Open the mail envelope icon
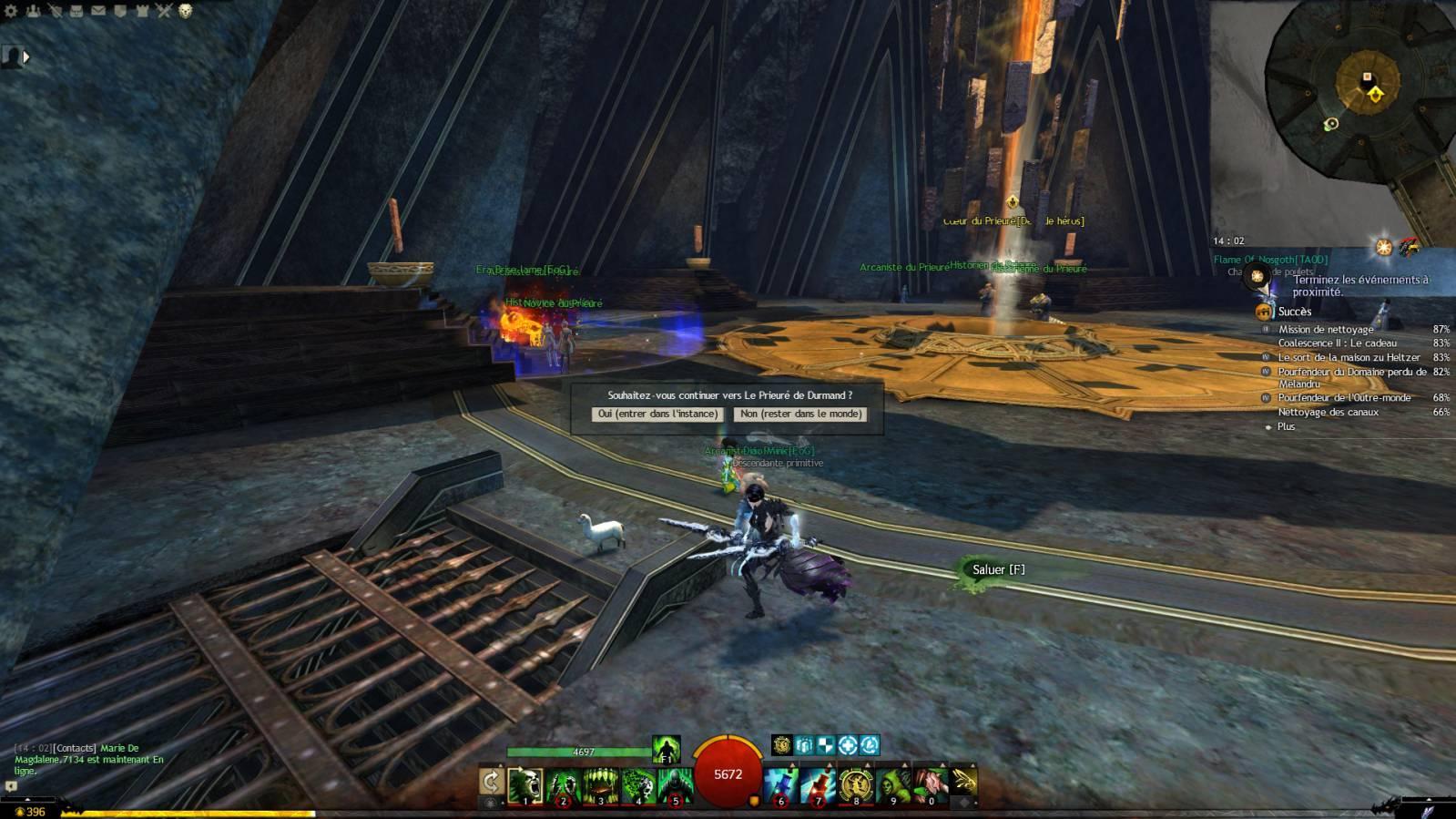This screenshot has width=1456, height=819. 98,11
